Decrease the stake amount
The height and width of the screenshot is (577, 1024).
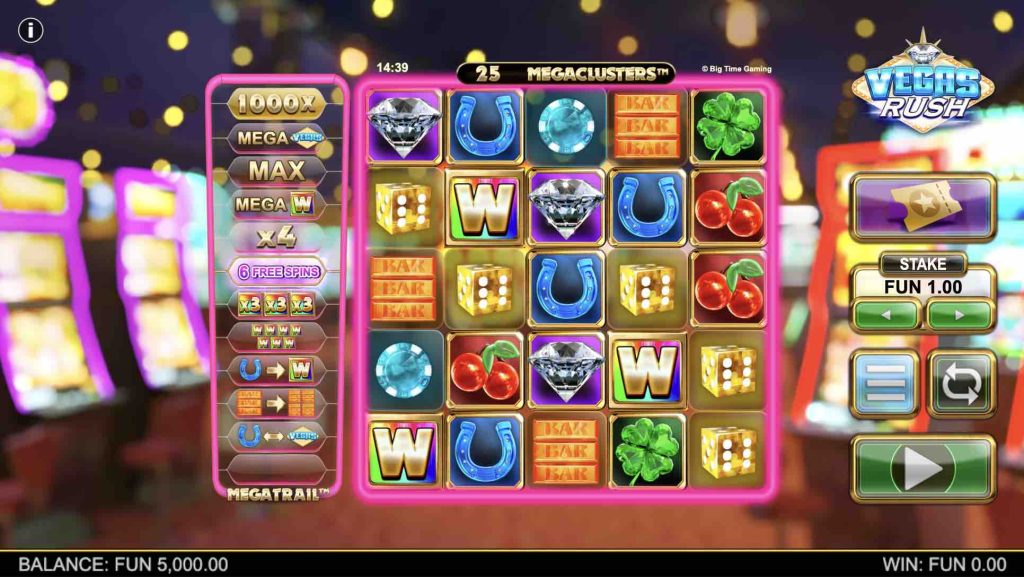[x=885, y=315]
